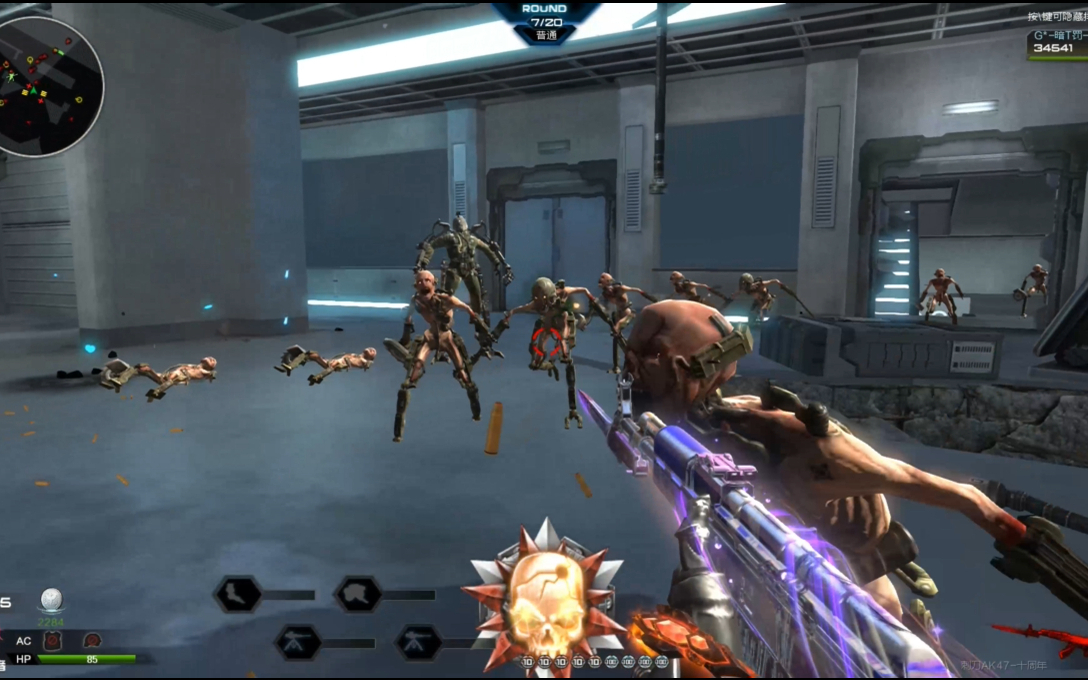Select the boot-shaped skill hexagon
Viewport: 1088px width, 680px height.
pos(238,595)
